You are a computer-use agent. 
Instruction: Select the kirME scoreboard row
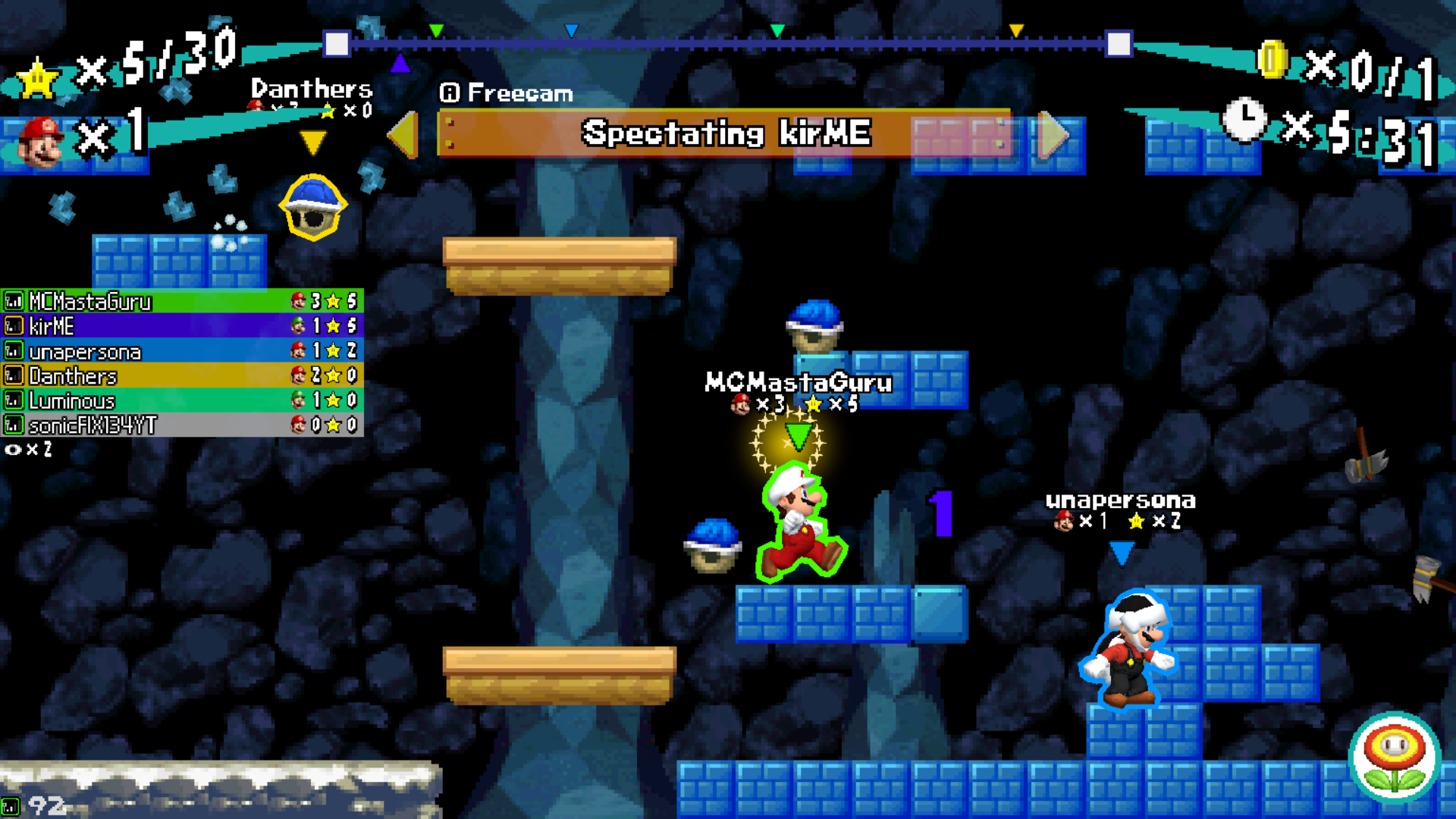coord(182,326)
